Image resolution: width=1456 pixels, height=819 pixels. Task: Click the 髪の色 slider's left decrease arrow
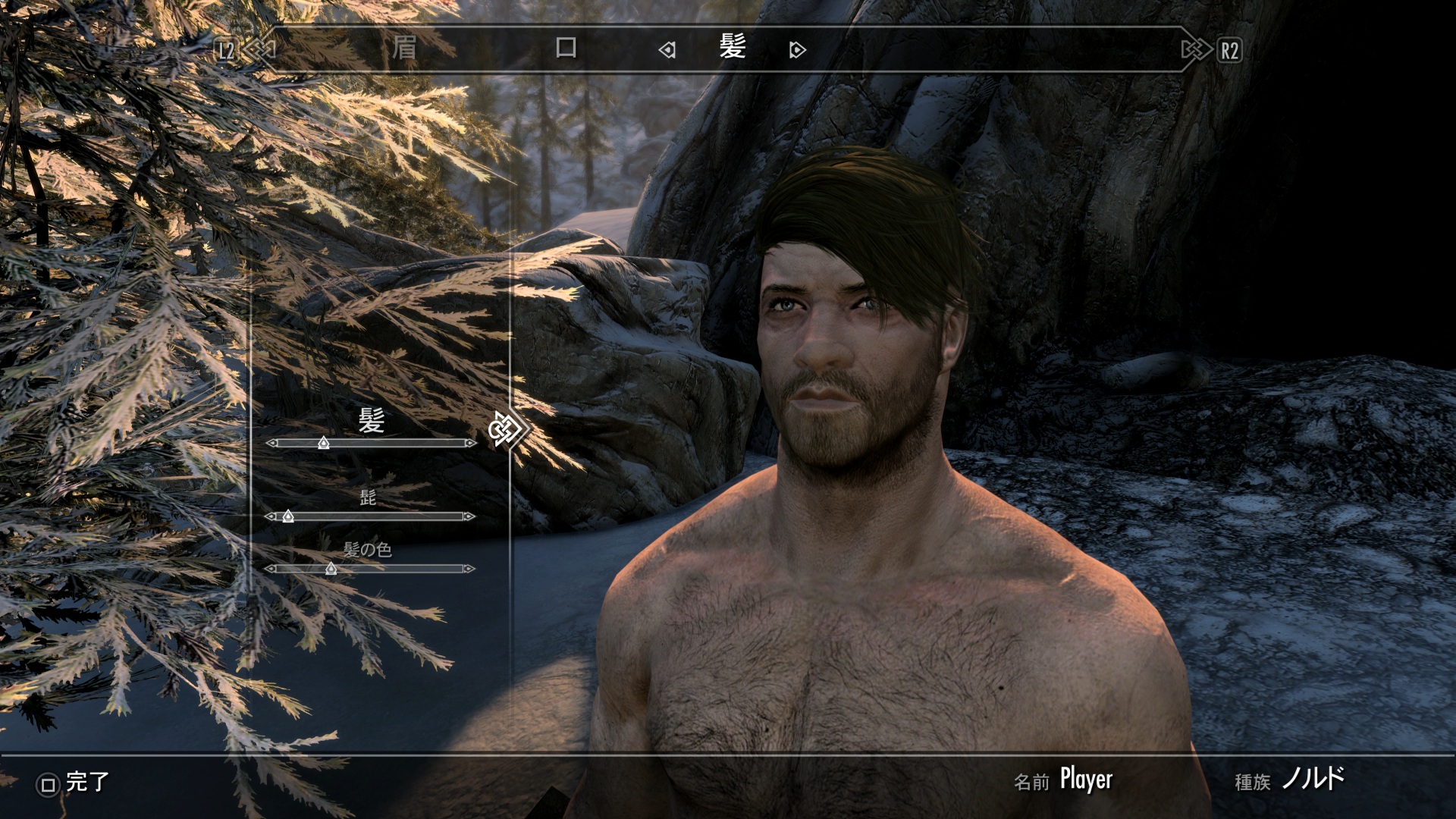(x=271, y=568)
